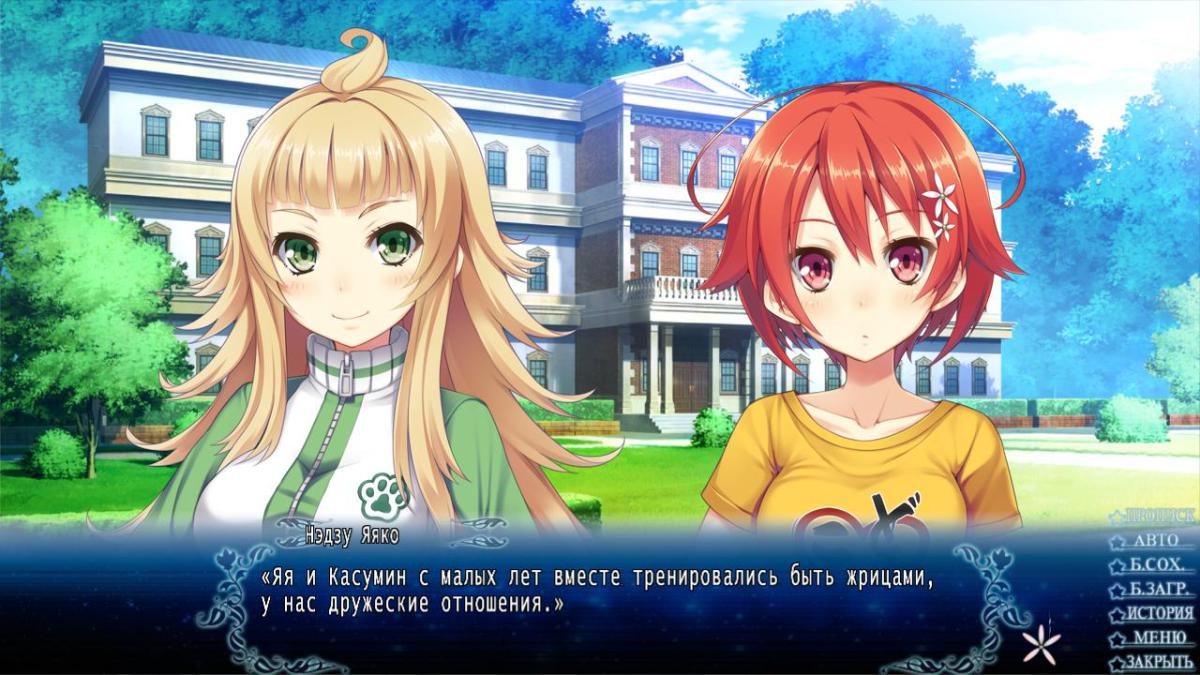Quick save with the Б.СОХ. button
1200x675 pixels.
(1157, 565)
